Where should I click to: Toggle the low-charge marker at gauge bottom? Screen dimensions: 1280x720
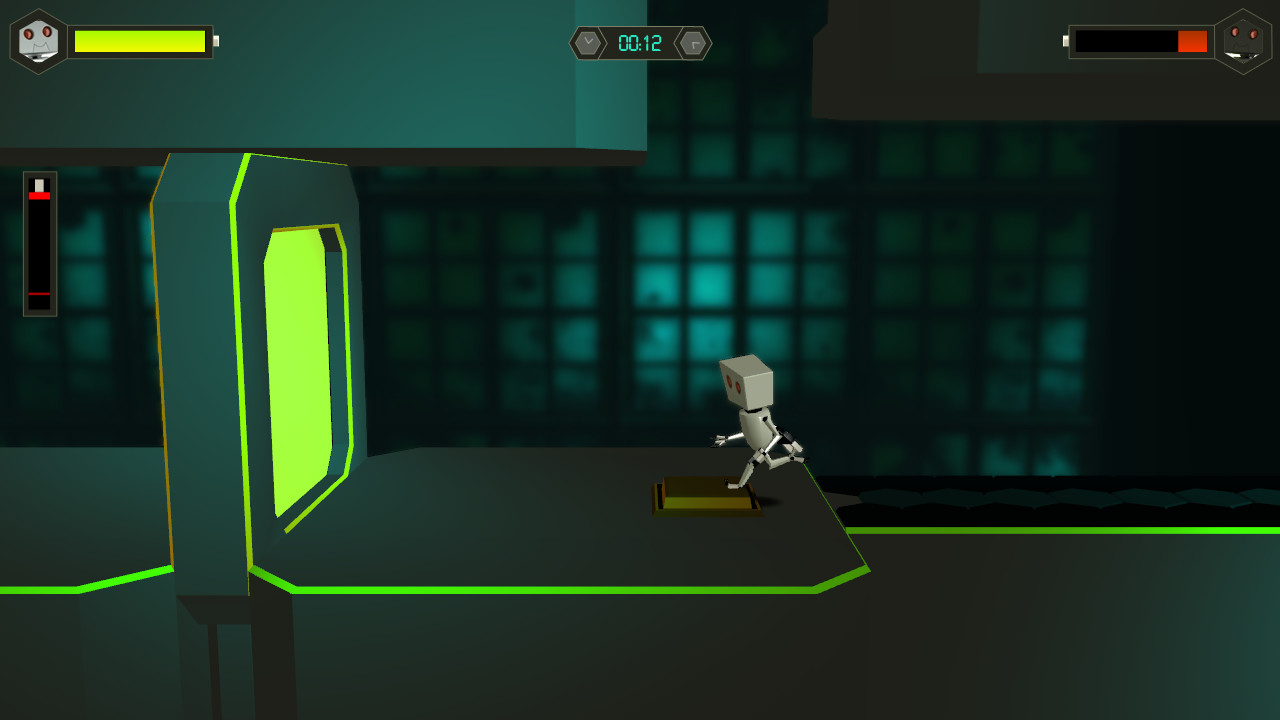coord(40,293)
